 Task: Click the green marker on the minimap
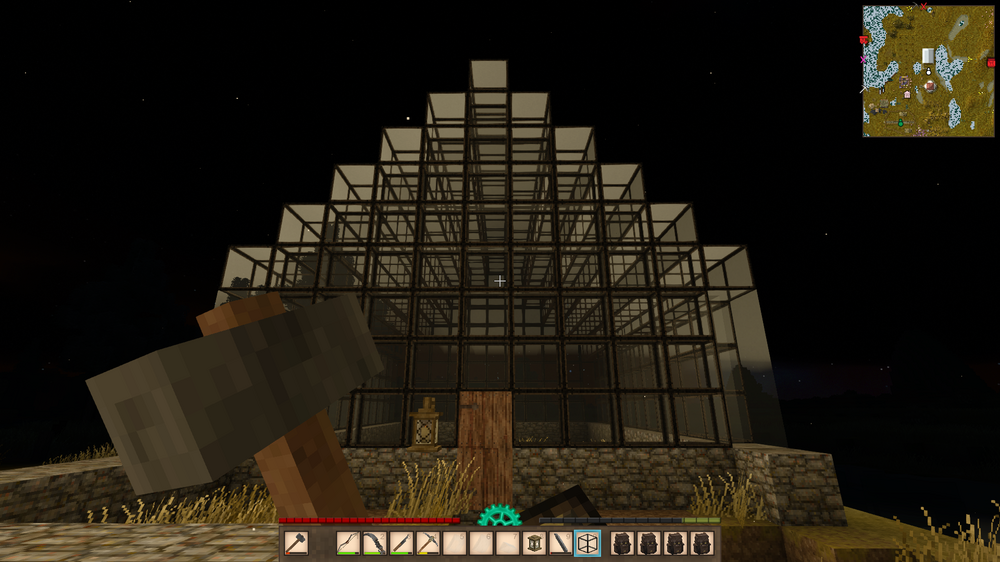click(899, 122)
